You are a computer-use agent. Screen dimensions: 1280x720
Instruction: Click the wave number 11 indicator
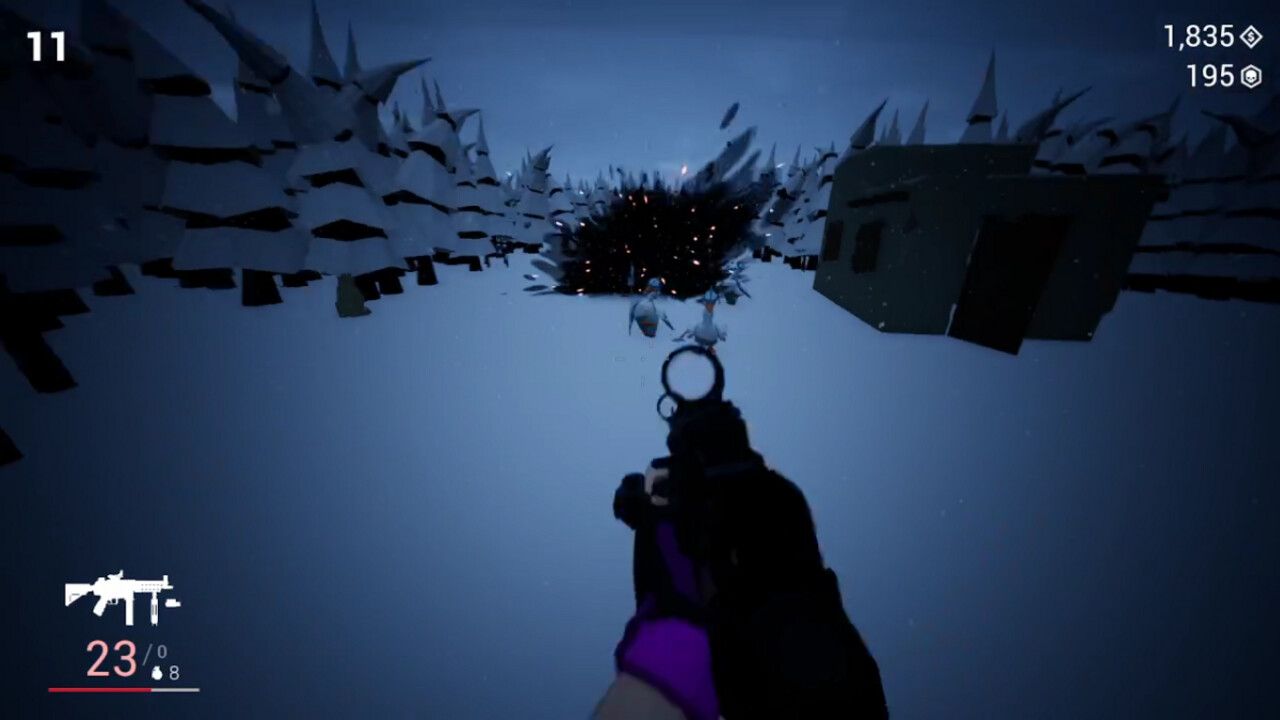coord(45,44)
